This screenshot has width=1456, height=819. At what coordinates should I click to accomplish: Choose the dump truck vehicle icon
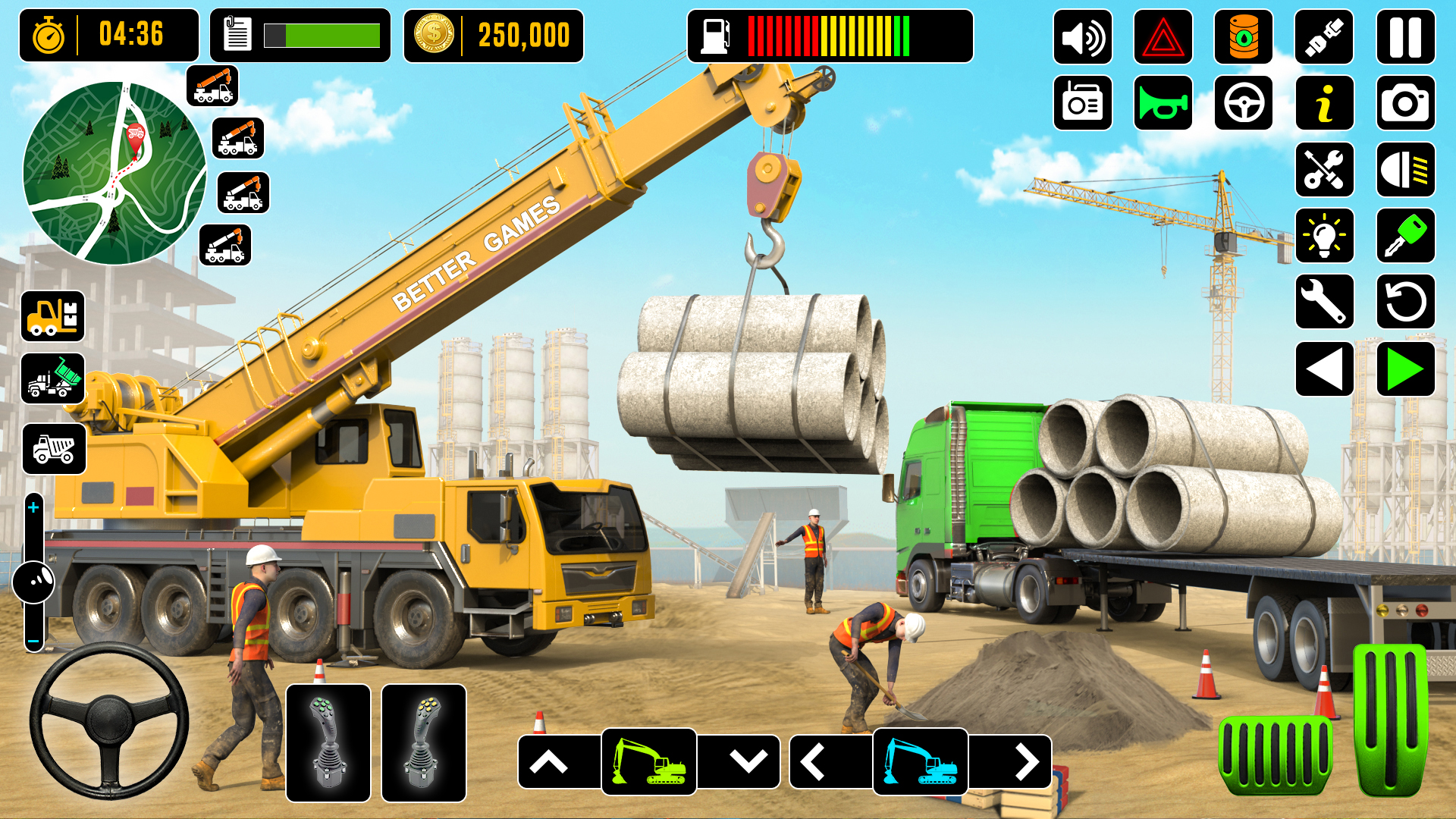point(54,449)
